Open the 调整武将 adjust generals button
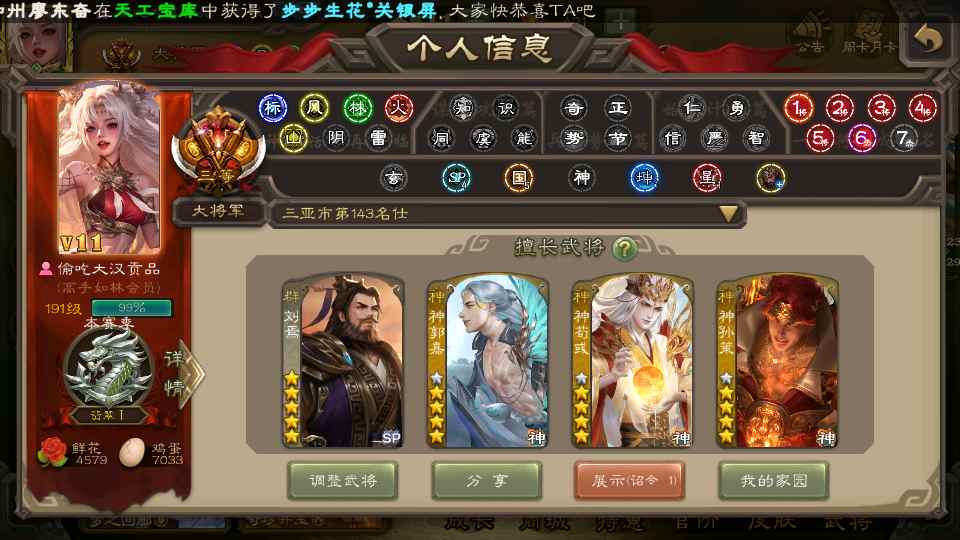Image resolution: width=960 pixels, height=540 pixels. pyautogui.click(x=341, y=481)
